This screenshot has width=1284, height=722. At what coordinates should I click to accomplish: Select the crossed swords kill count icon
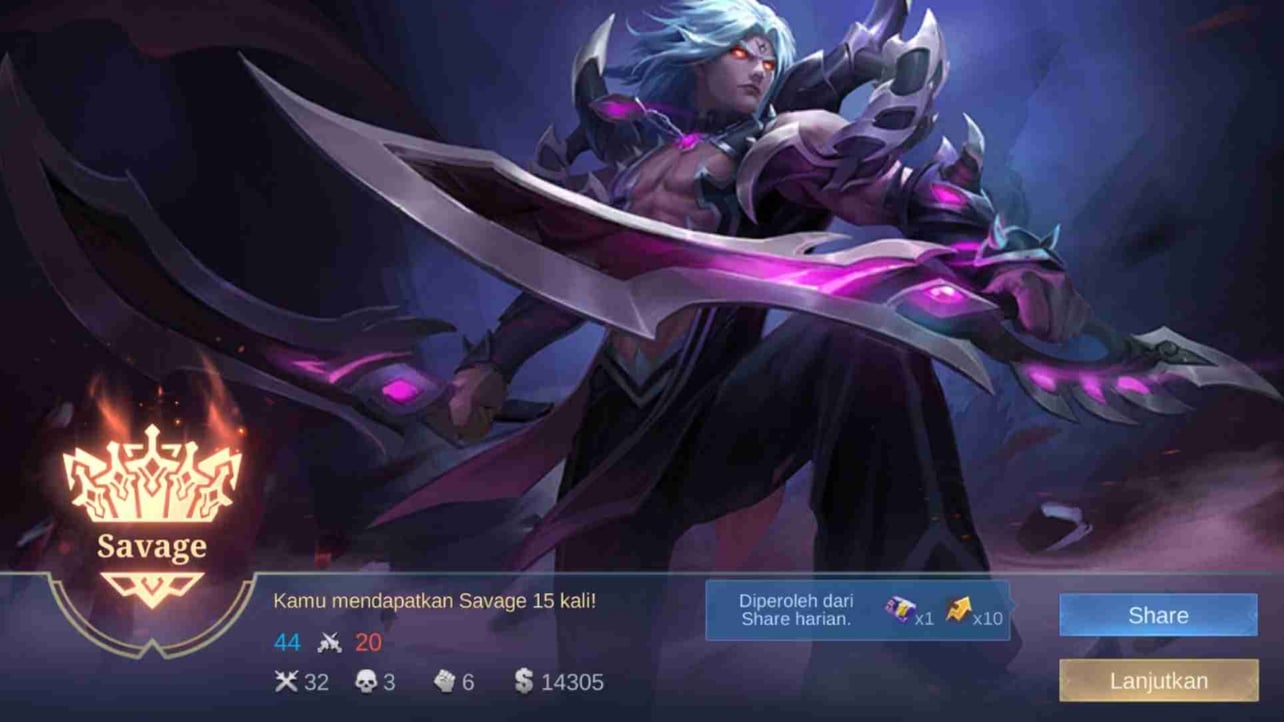pyautogui.click(x=287, y=682)
